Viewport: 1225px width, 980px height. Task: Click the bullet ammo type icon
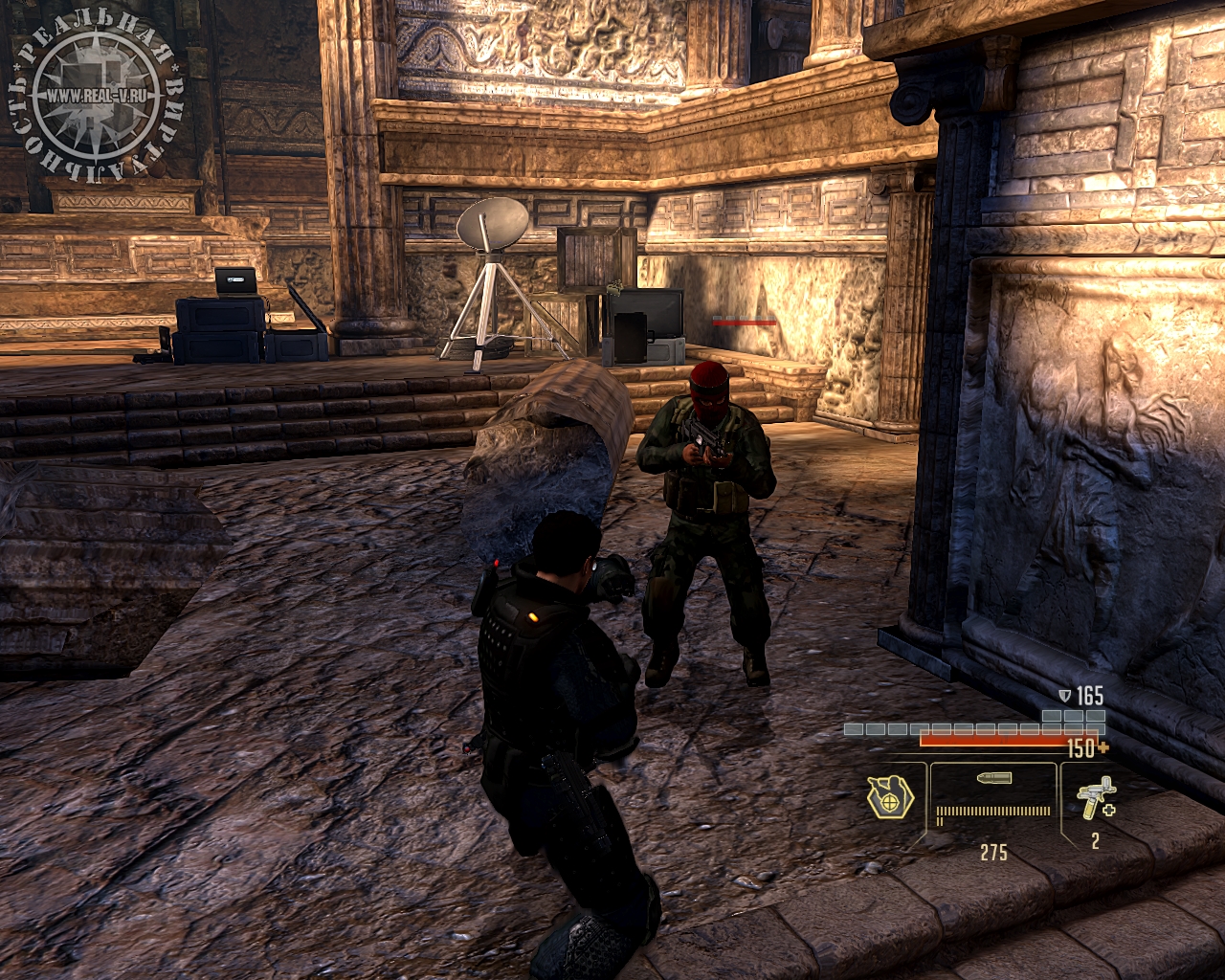click(993, 778)
